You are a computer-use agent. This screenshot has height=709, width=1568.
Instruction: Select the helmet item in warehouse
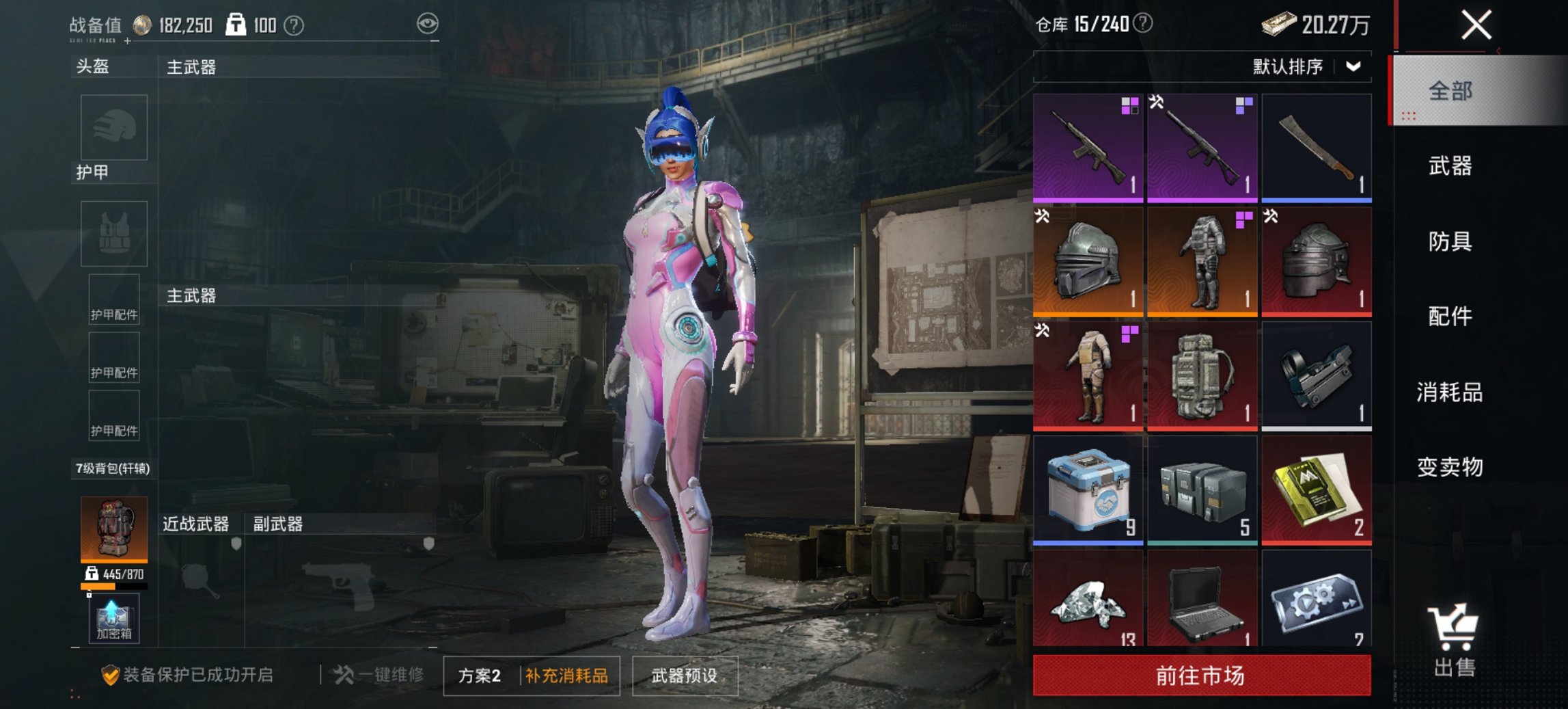(x=1088, y=258)
